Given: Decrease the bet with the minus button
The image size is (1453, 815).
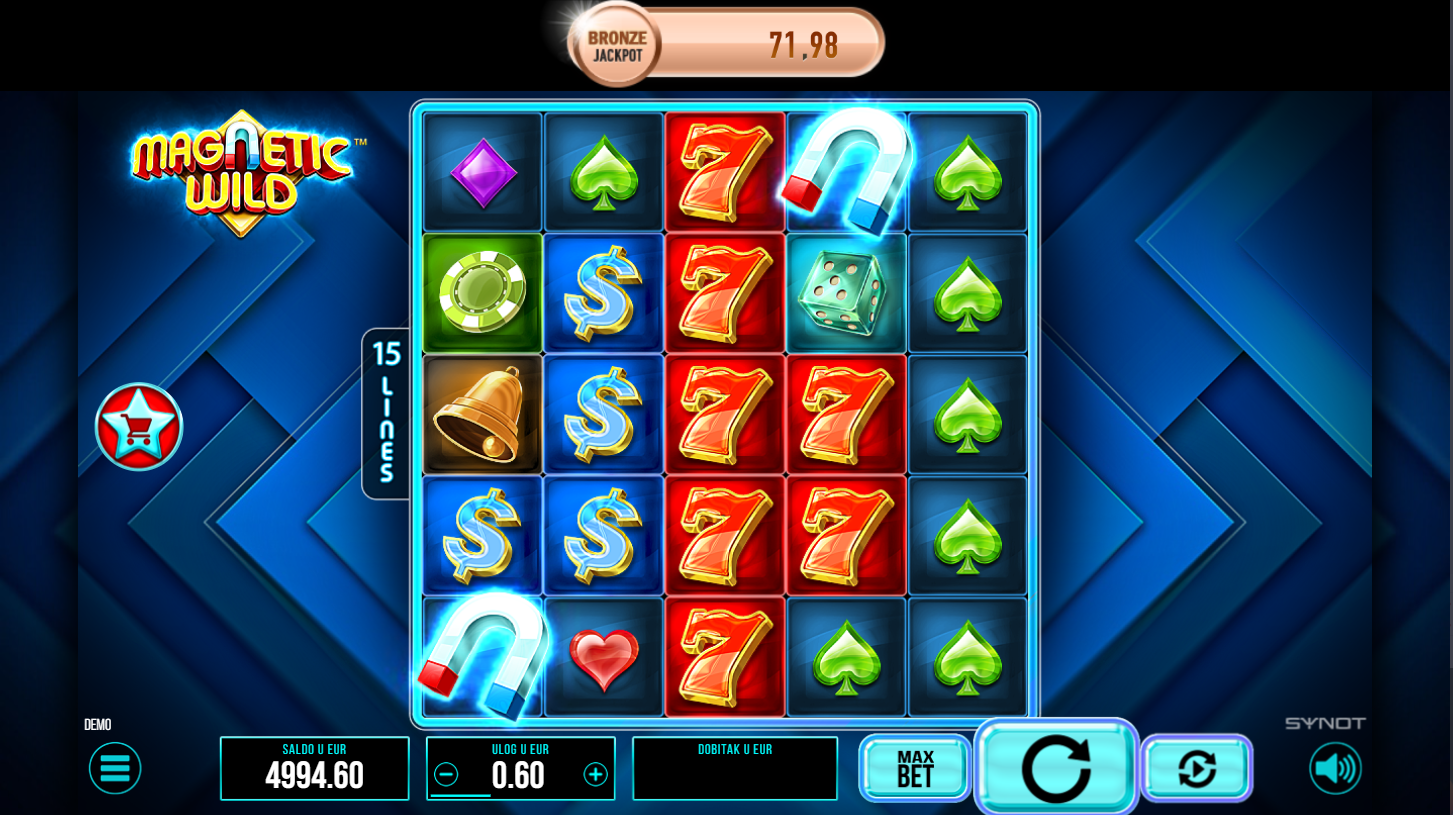Looking at the screenshot, I should click(446, 775).
